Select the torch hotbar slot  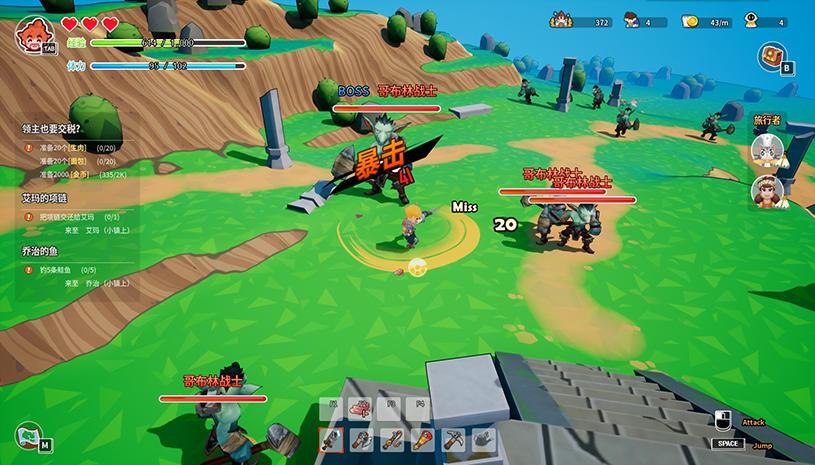(x=423, y=439)
